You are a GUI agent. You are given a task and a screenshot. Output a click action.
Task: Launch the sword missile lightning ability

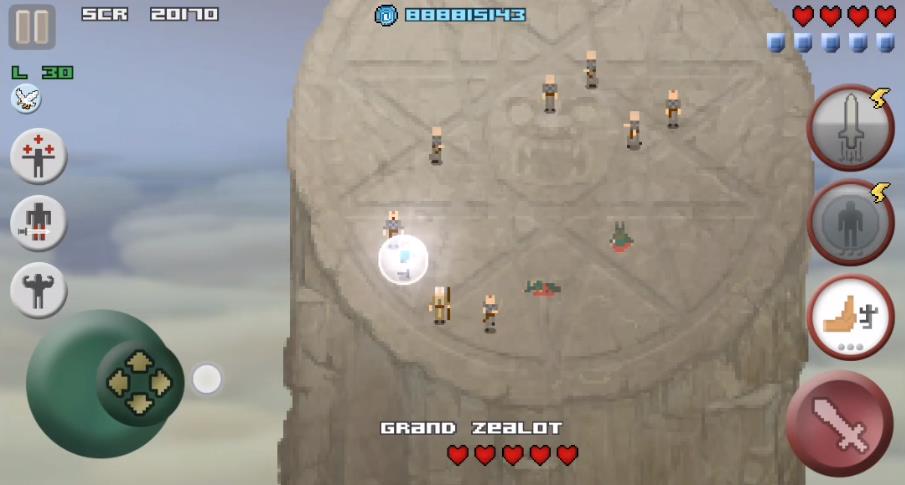850,129
